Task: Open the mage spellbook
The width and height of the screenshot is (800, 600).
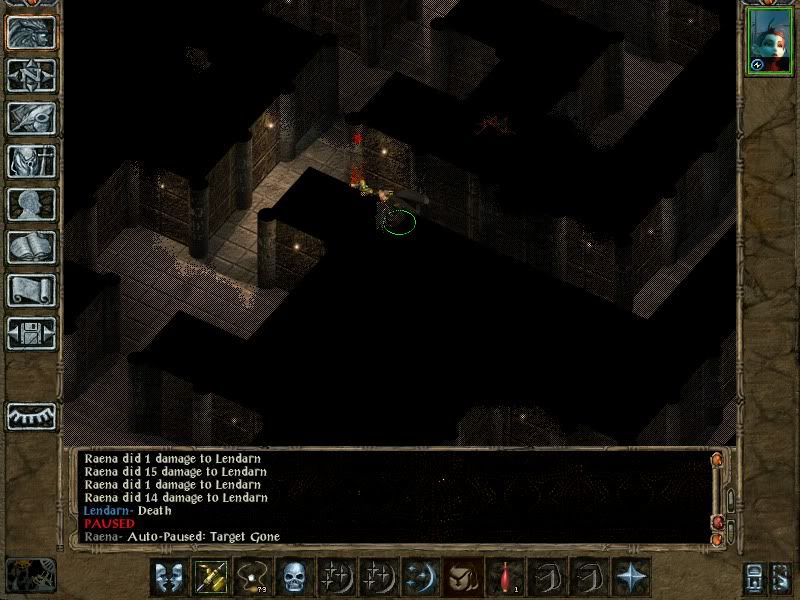Action: tap(31, 247)
